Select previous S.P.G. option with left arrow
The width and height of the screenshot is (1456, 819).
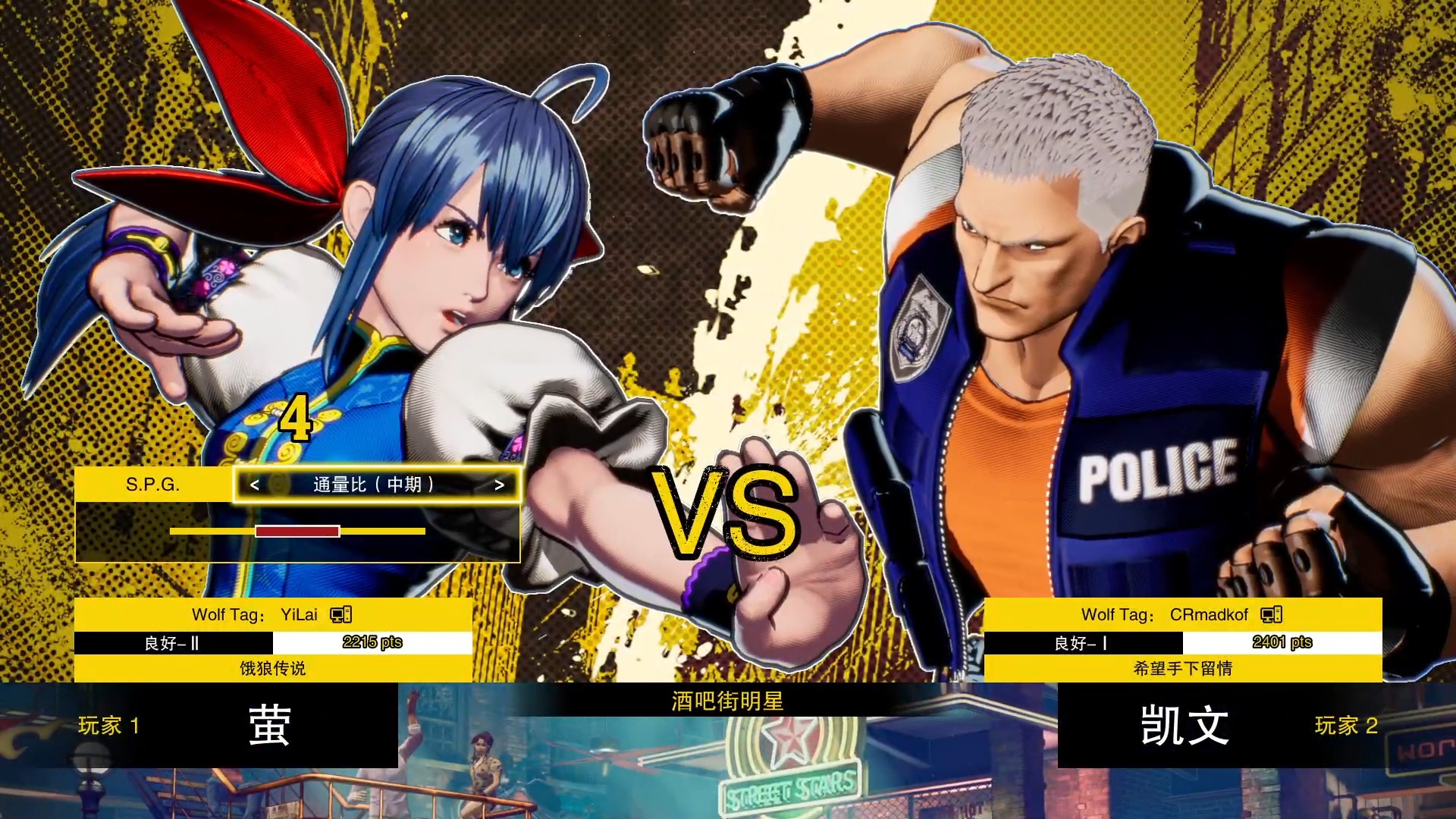pos(255,485)
